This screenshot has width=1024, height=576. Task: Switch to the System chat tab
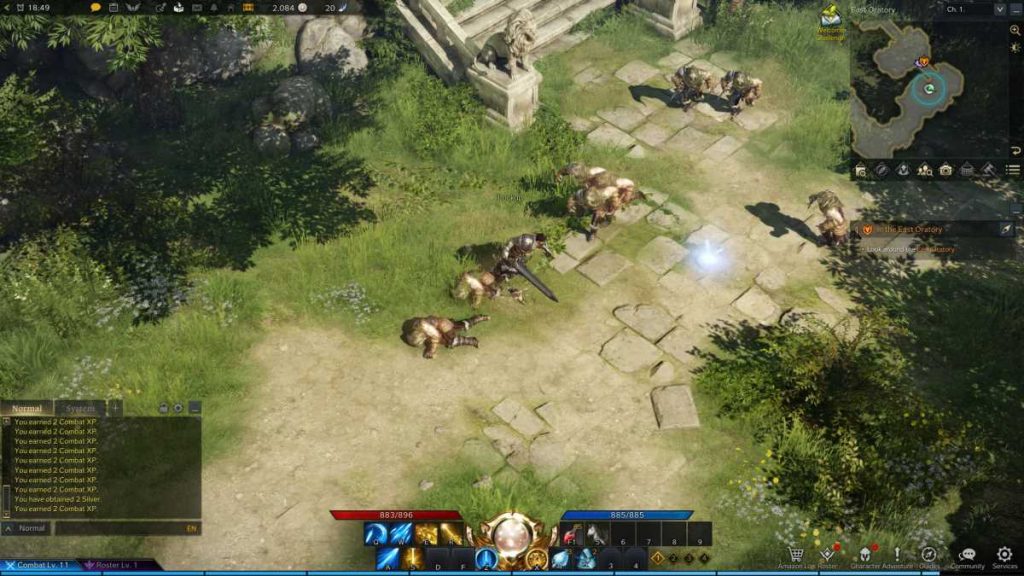tap(80, 408)
